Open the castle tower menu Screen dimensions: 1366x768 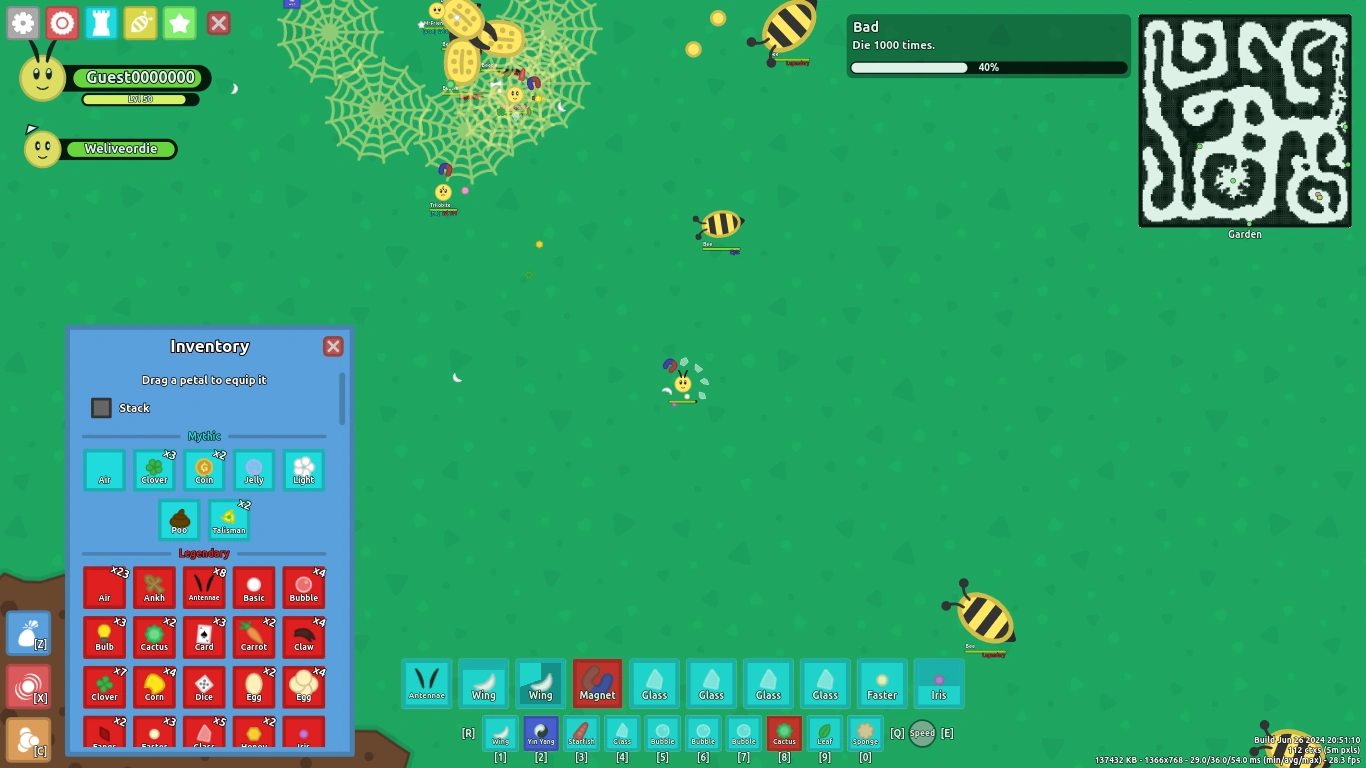pos(101,22)
